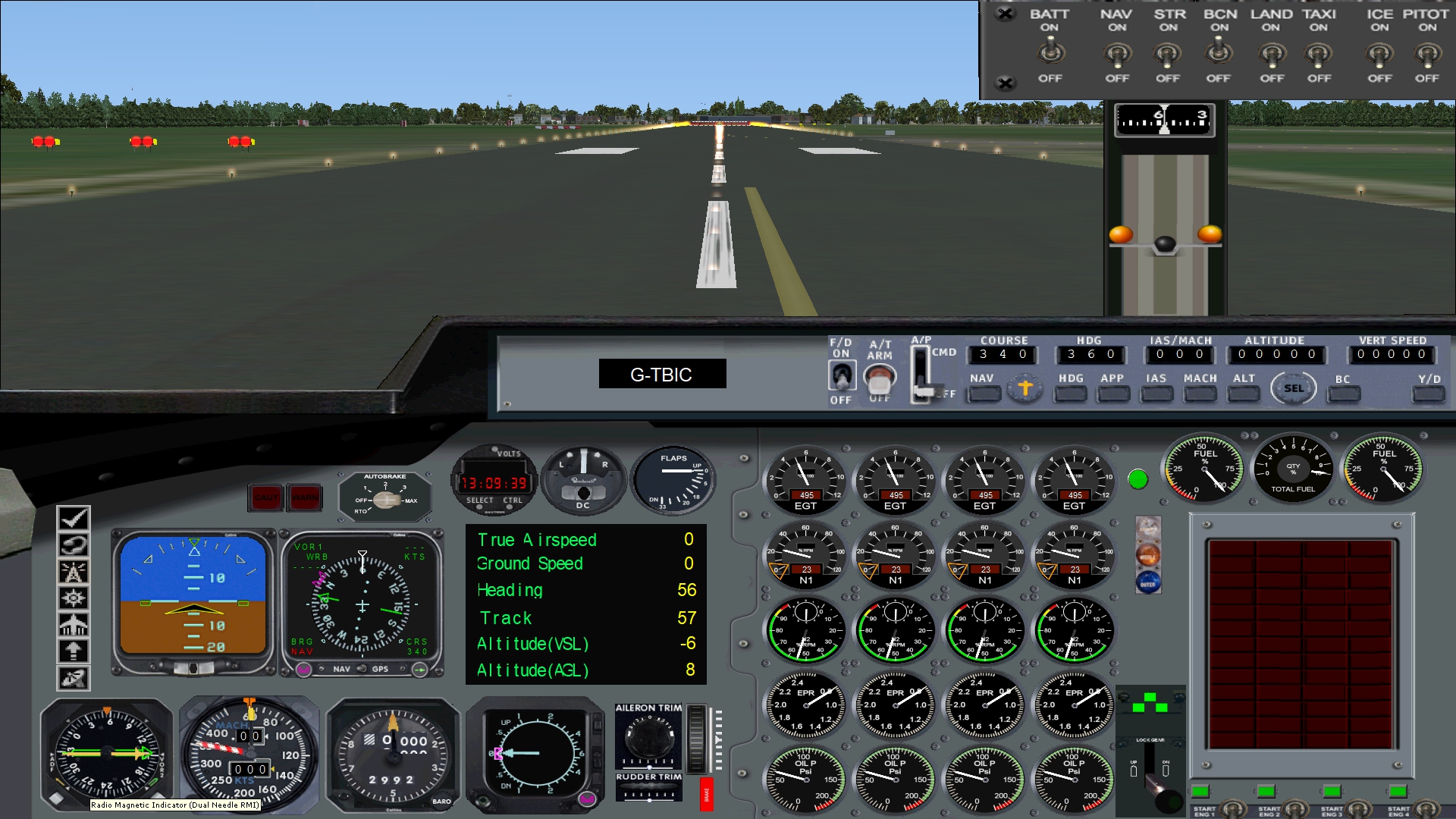The width and height of the screenshot is (1456, 819).
Task: Engage the autopilot ALT hold button
Action: pyautogui.click(x=1243, y=394)
